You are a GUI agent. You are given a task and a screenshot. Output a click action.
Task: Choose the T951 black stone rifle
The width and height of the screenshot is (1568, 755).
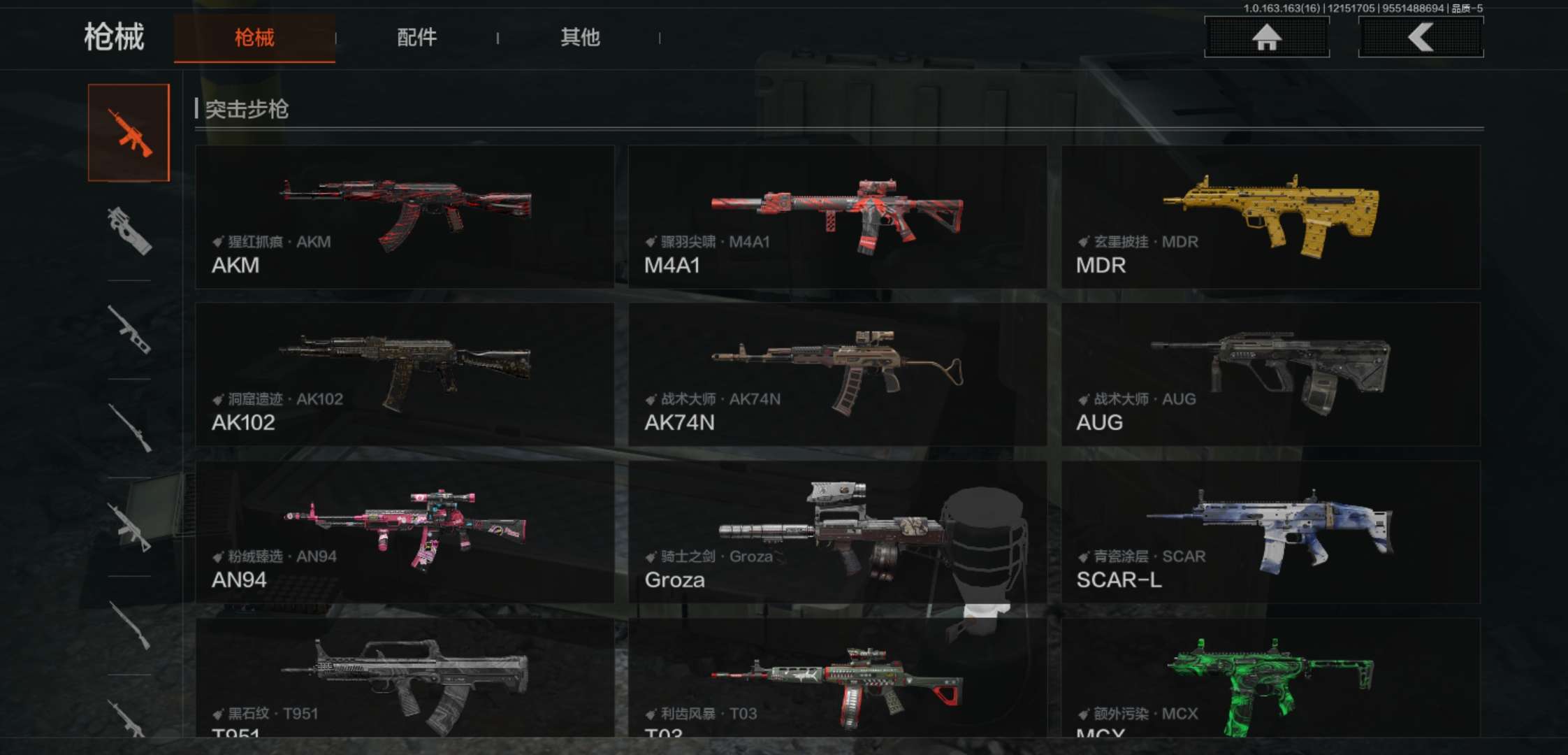(x=405, y=678)
